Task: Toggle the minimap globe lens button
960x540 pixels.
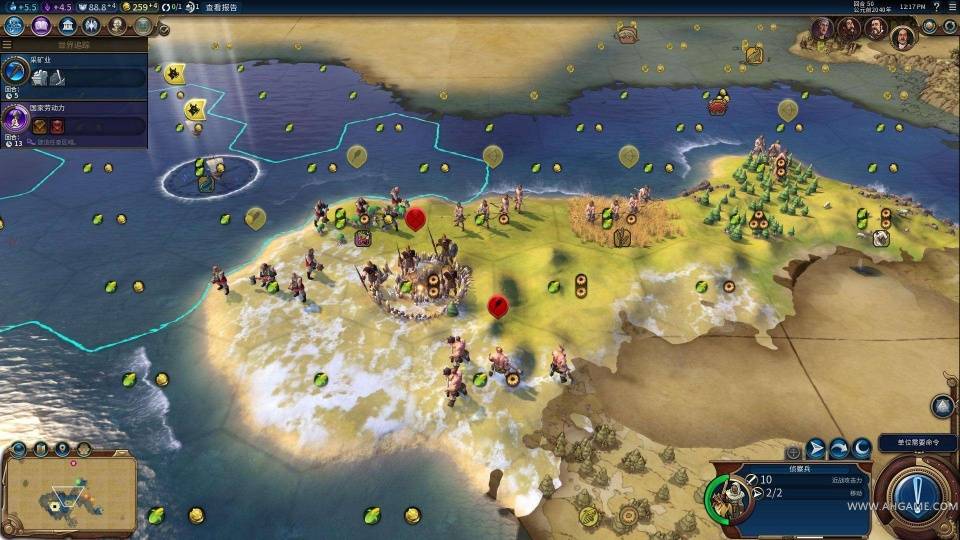Action: coord(18,449)
